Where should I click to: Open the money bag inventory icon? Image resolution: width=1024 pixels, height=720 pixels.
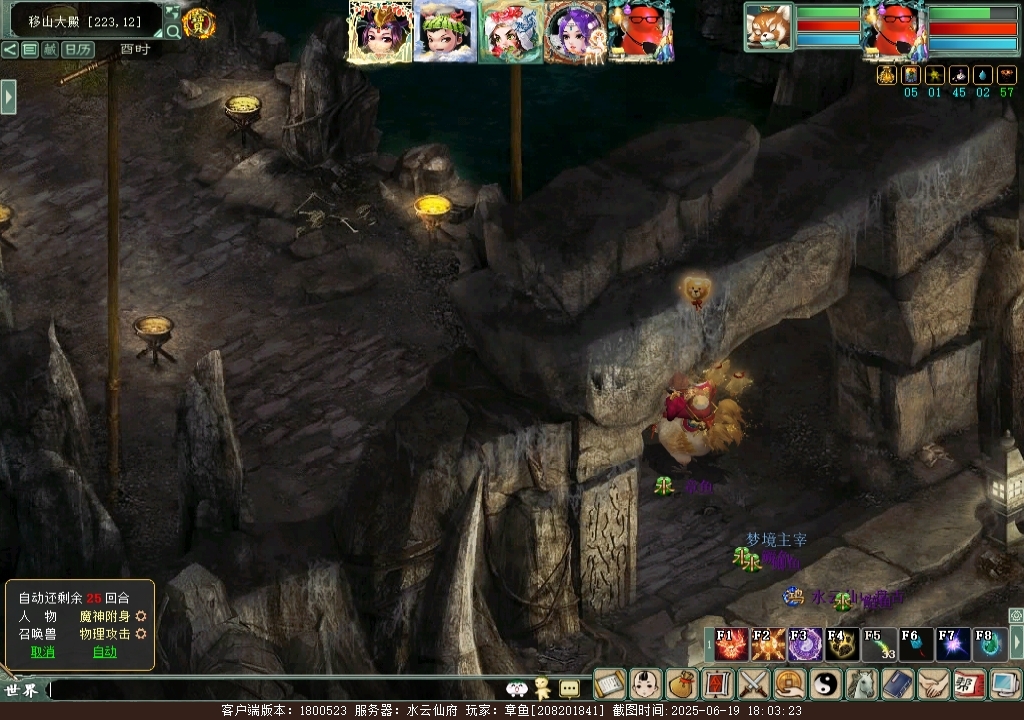[681, 684]
